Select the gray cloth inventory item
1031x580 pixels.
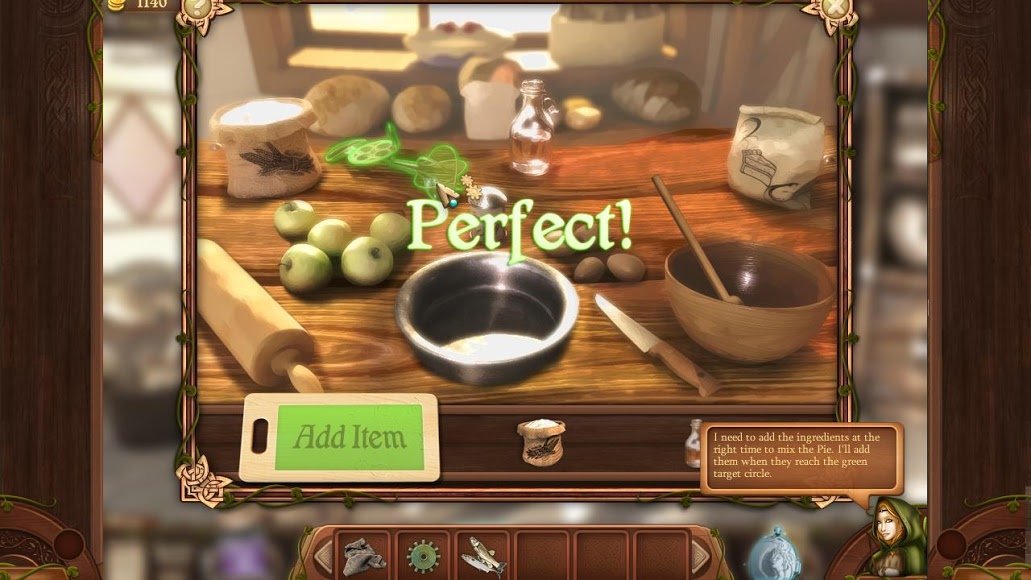(x=364, y=555)
